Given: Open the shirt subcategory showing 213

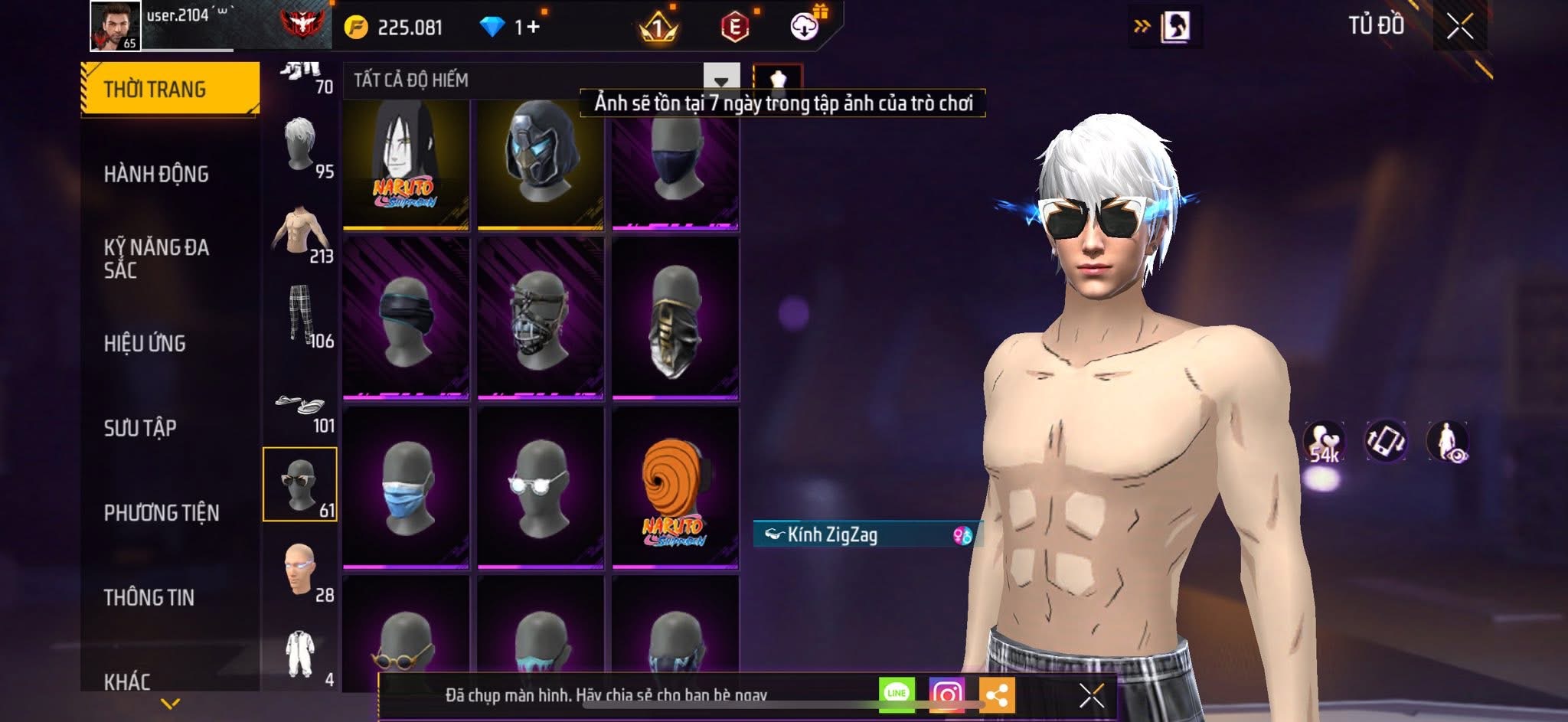Looking at the screenshot, I should [301, 232].
